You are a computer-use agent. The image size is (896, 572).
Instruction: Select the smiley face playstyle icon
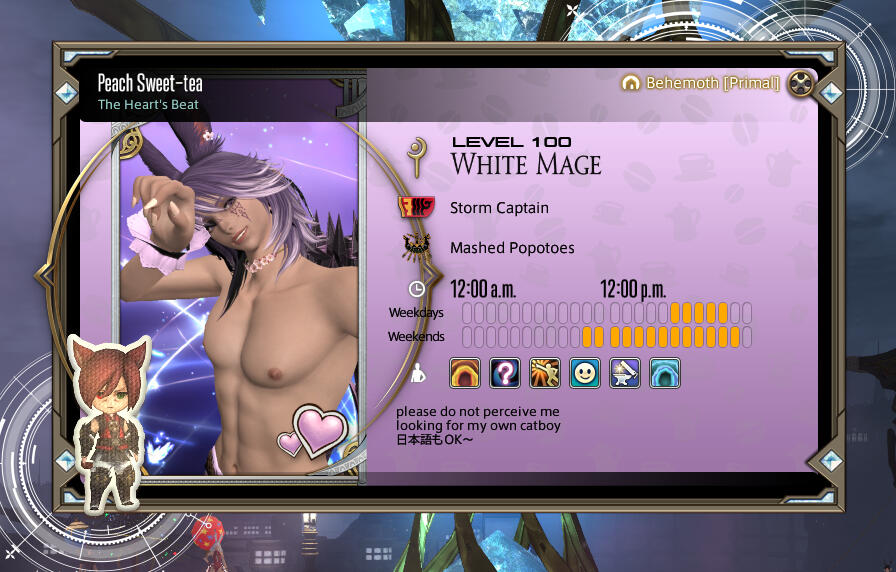pos(585,373)
